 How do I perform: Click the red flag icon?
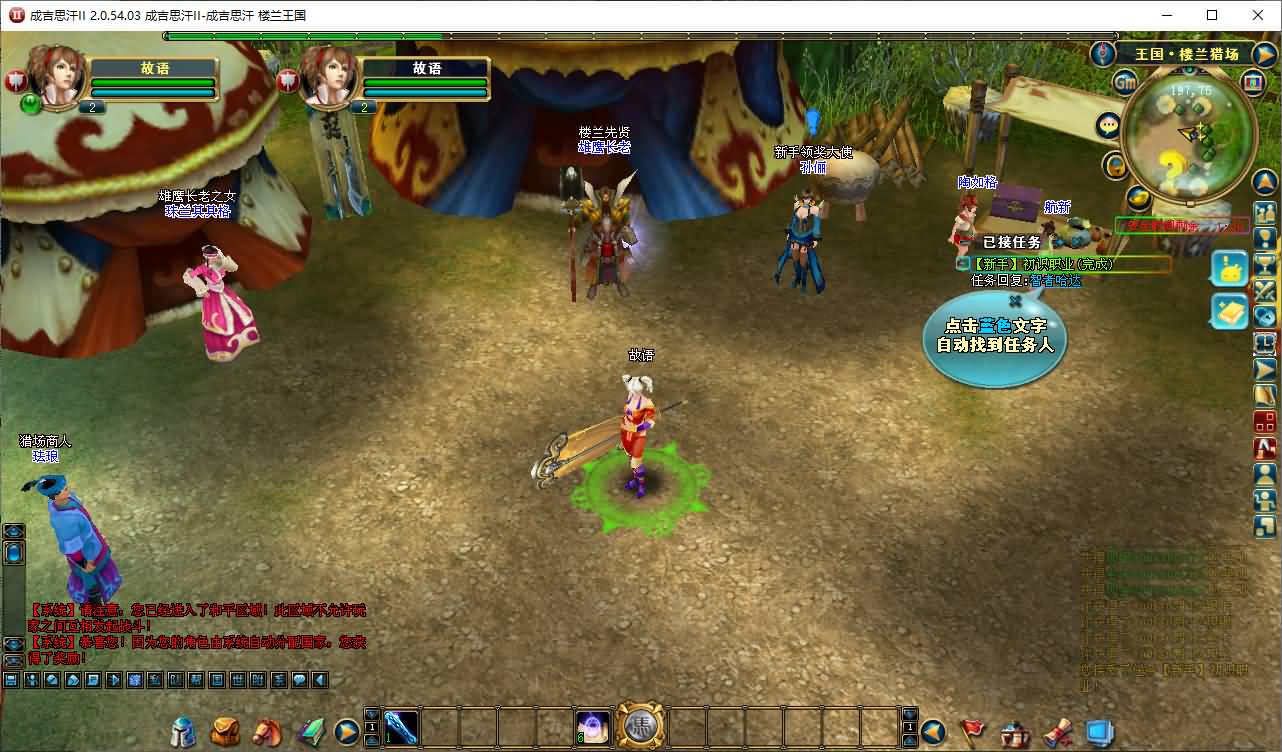pos(972,732)
